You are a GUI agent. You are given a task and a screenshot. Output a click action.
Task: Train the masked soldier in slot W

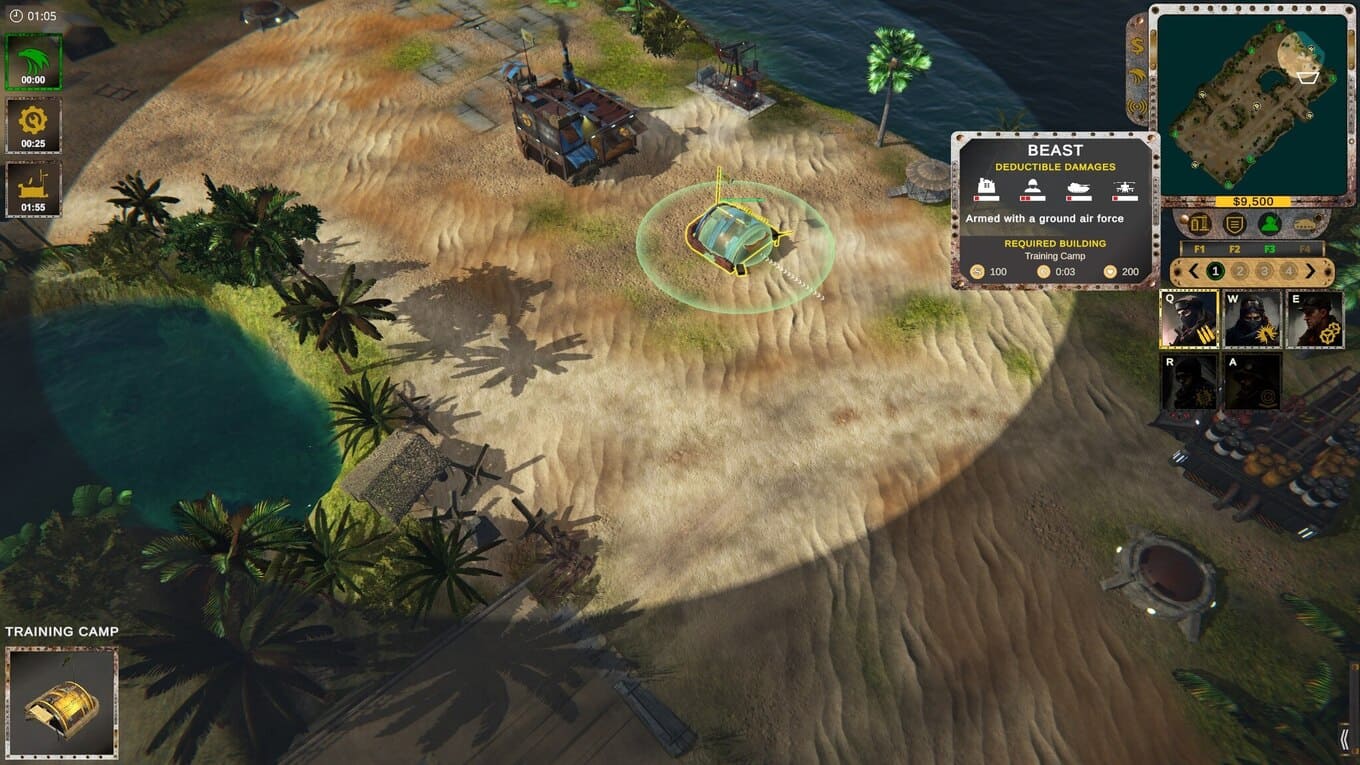tap(1251, 319)
